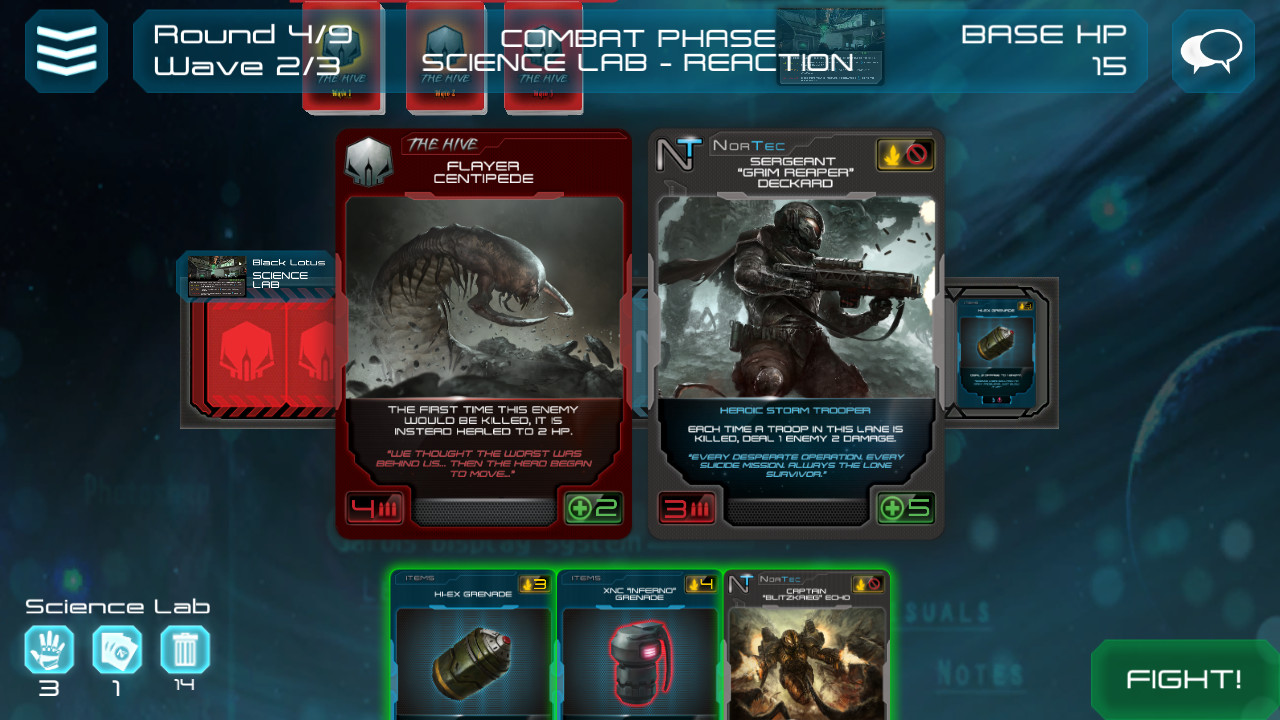
Task: Select the Items tab on XNC Inferno Grenade
Action: coord(585,577)
